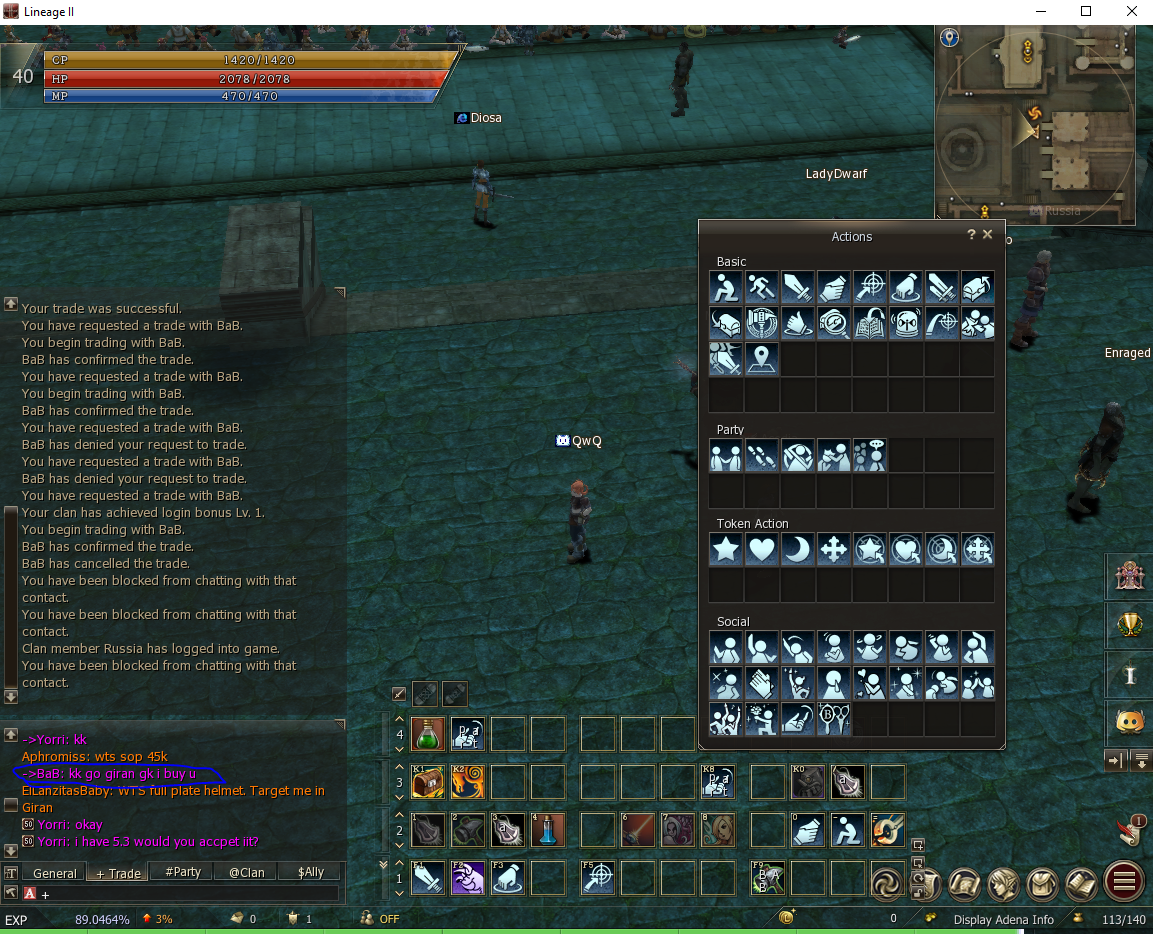Select the General chat tab

[54, 872]
